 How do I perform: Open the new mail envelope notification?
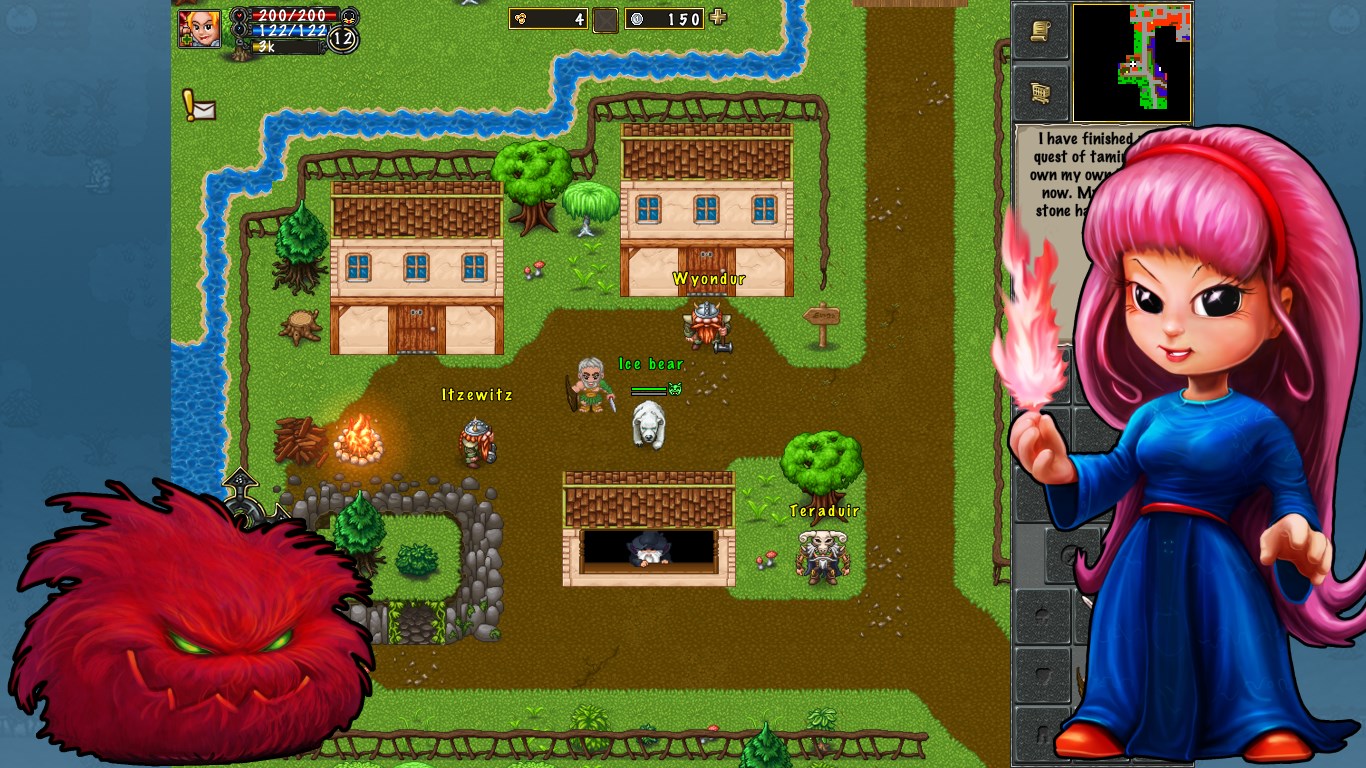click(x=198, y=106)
